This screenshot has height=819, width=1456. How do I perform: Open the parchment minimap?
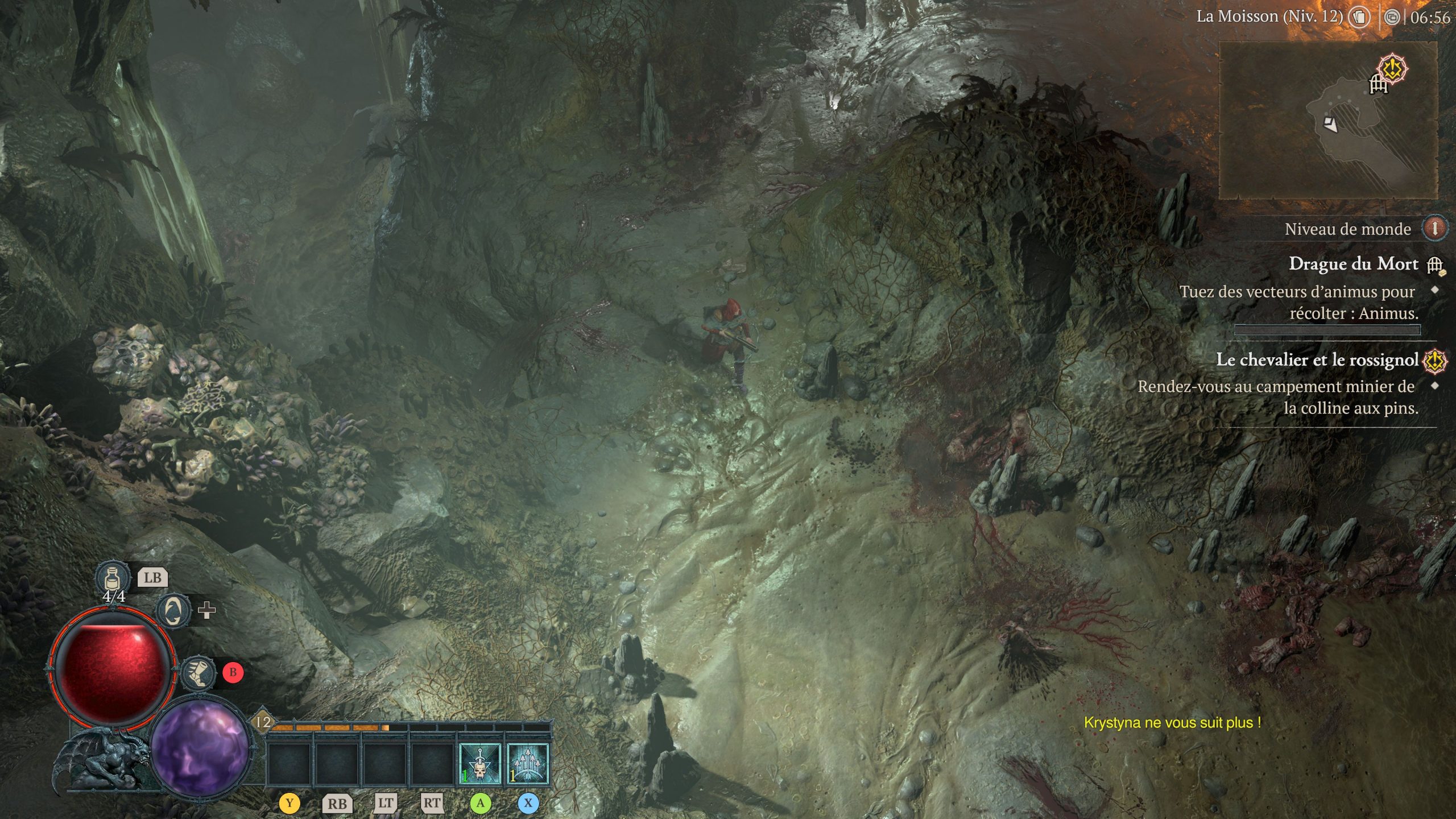pyautogui.click(x=1328, y=121)
